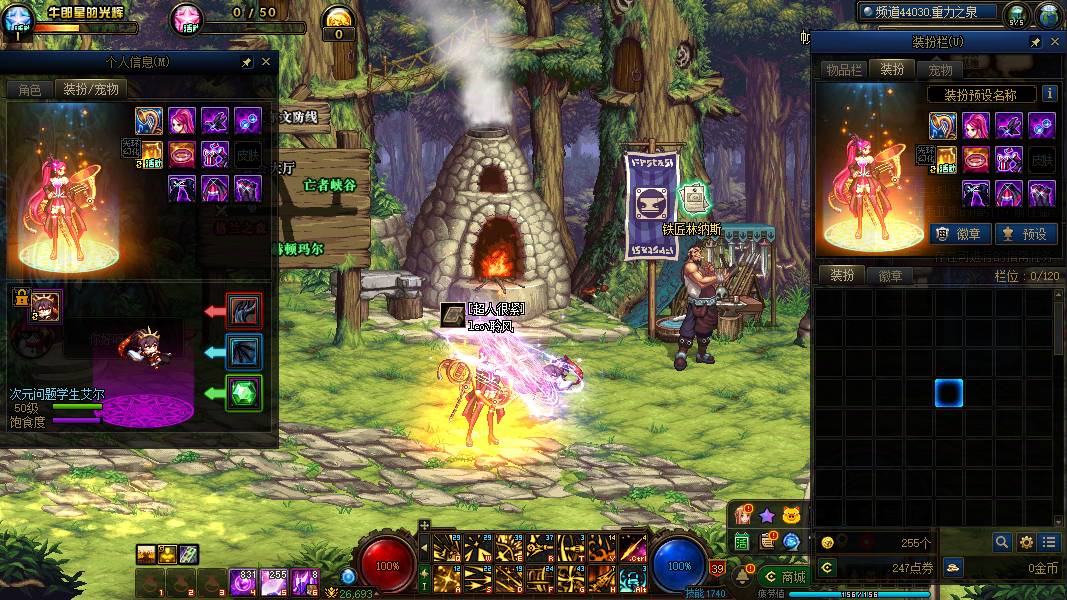Open the yellow pig icon menu

point(791,516)
